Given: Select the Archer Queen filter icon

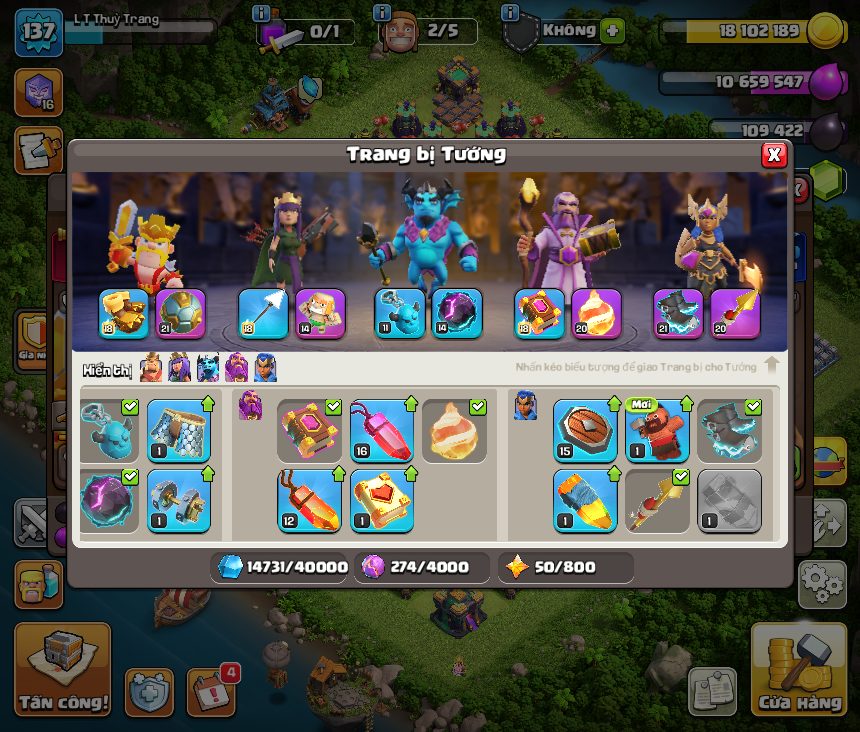Looking at the screenshot, I should coord(179,368).
